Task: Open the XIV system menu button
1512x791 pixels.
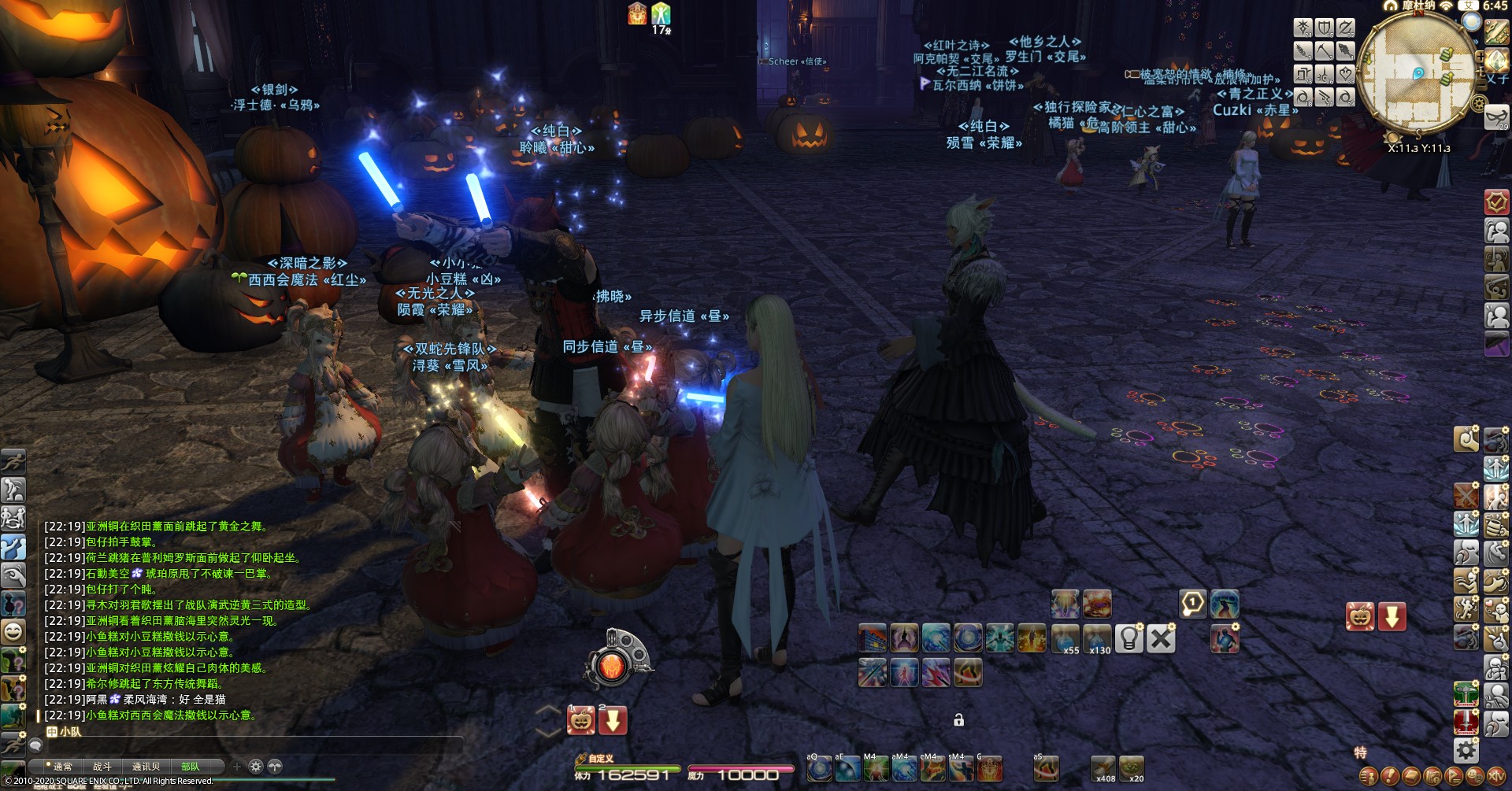Action: click(1495, 776)
